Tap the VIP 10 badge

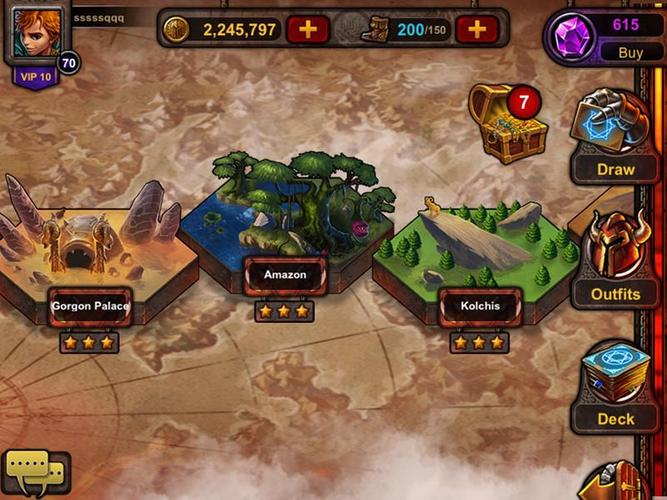33,77
